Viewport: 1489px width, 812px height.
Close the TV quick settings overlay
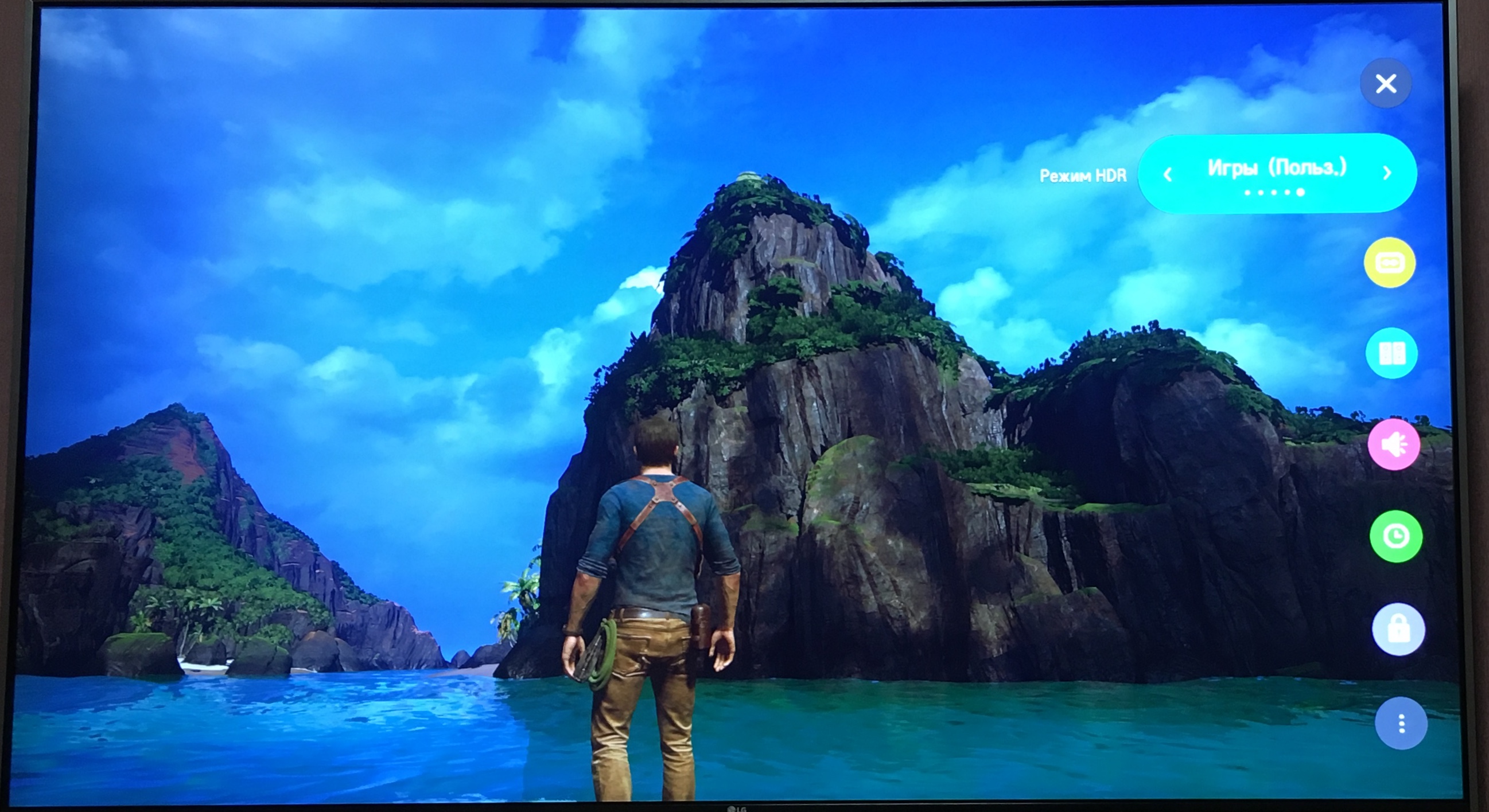[x=1386, y=84]
